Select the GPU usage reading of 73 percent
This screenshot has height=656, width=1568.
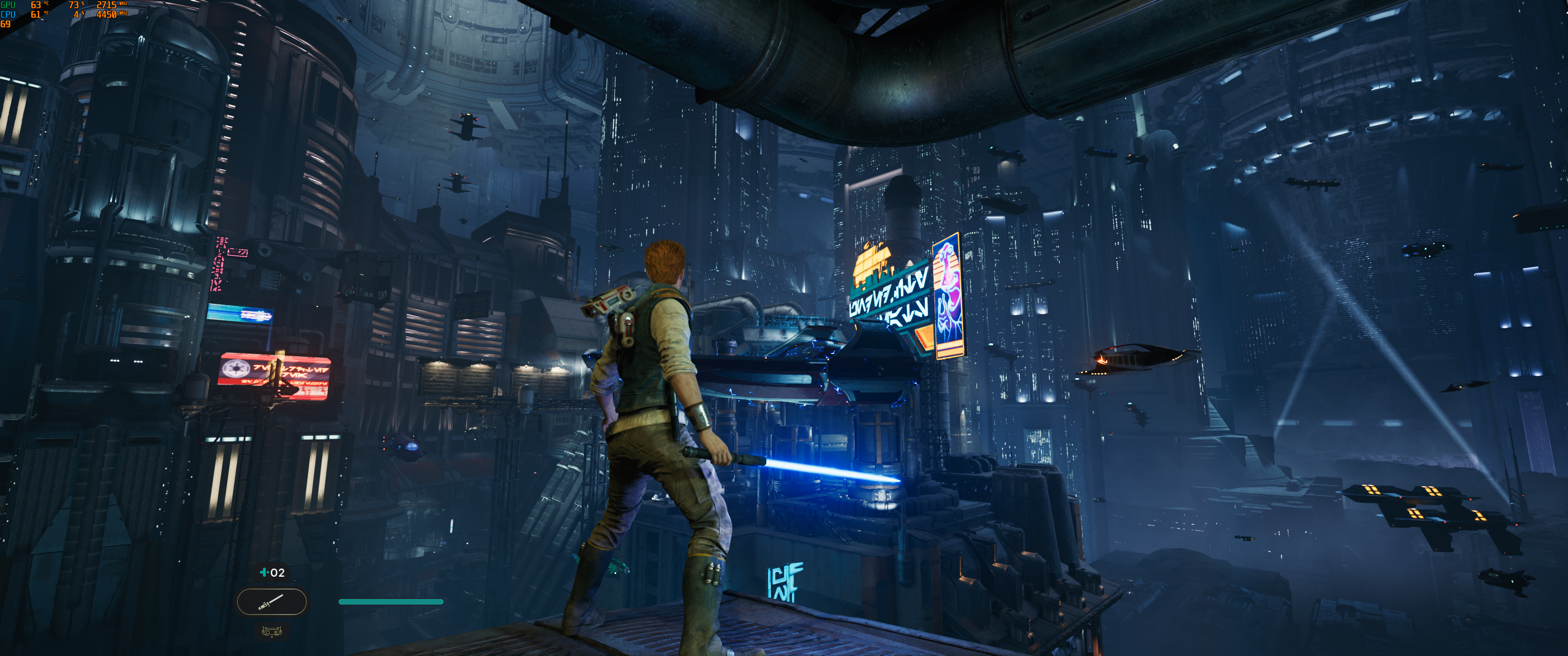(x=74, y=5)
